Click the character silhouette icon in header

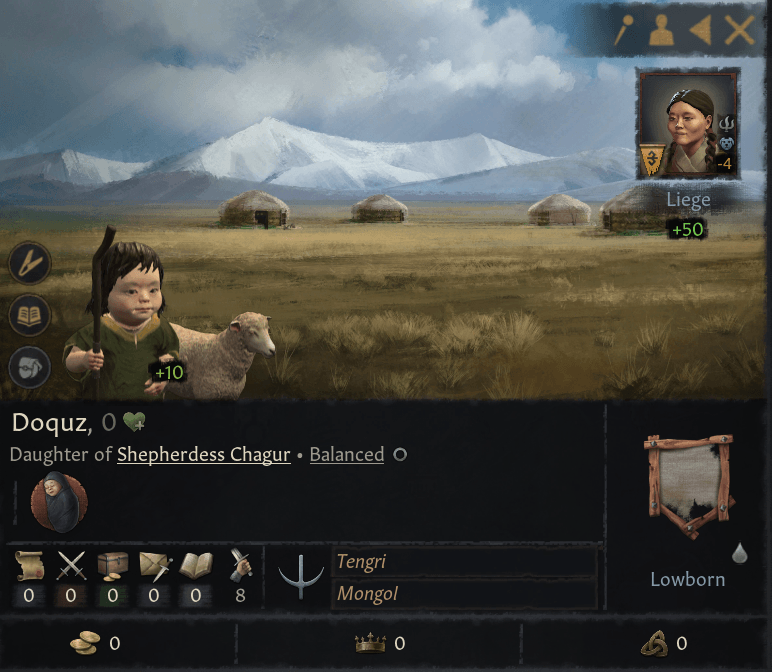[x=662, y=31]
